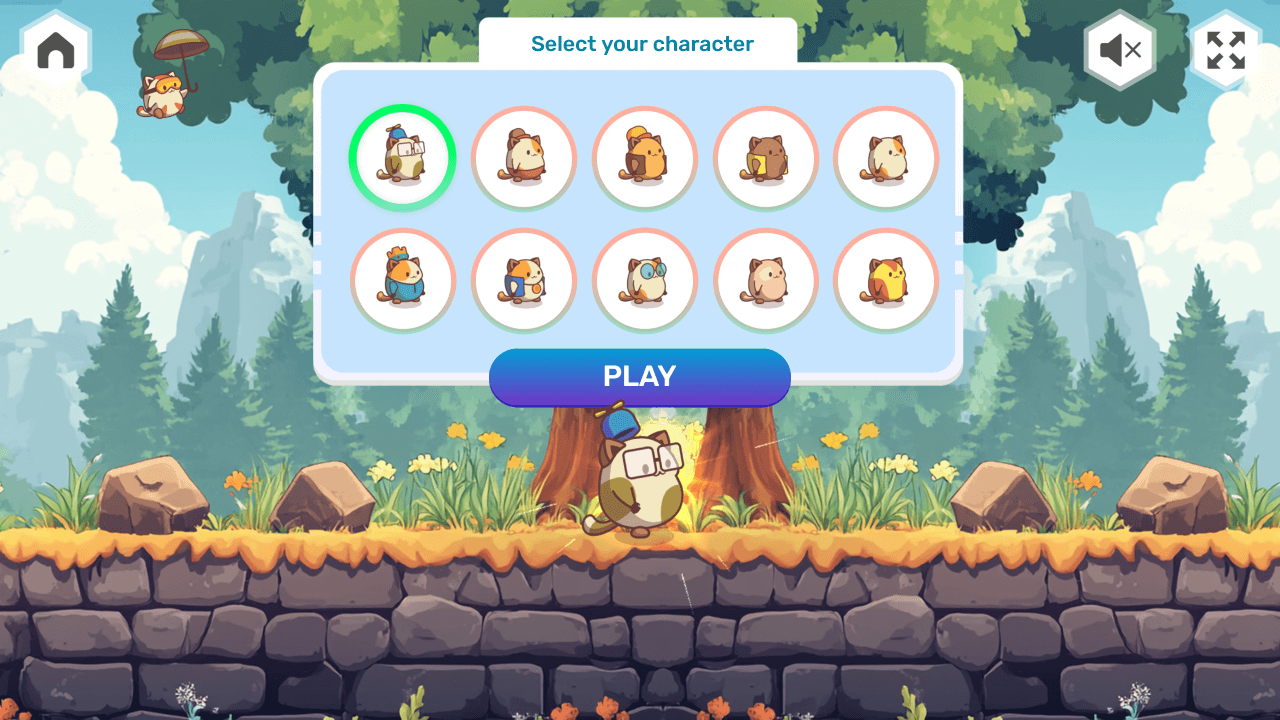Choose the yellow striped cat
This screenshot has height=720, width=1280.
tap(886, 280)
